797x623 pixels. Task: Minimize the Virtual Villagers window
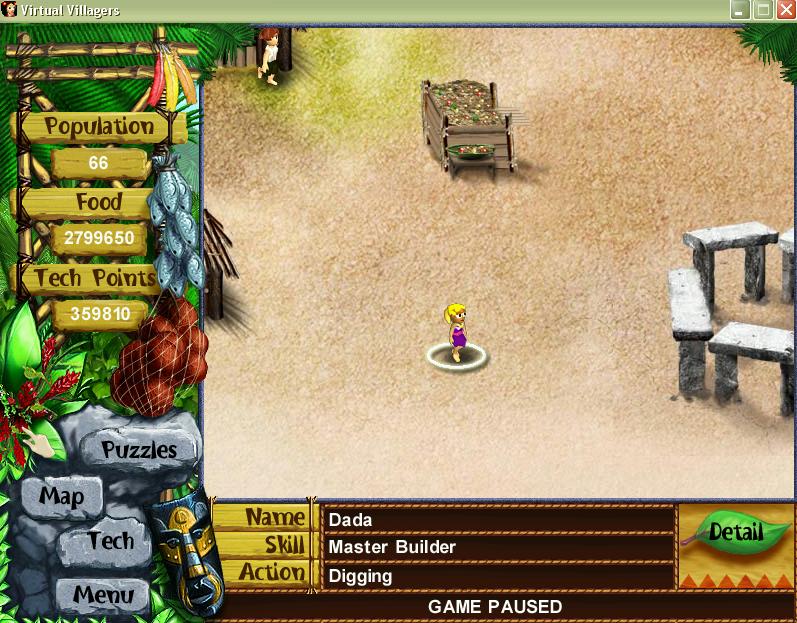[739, 10]
